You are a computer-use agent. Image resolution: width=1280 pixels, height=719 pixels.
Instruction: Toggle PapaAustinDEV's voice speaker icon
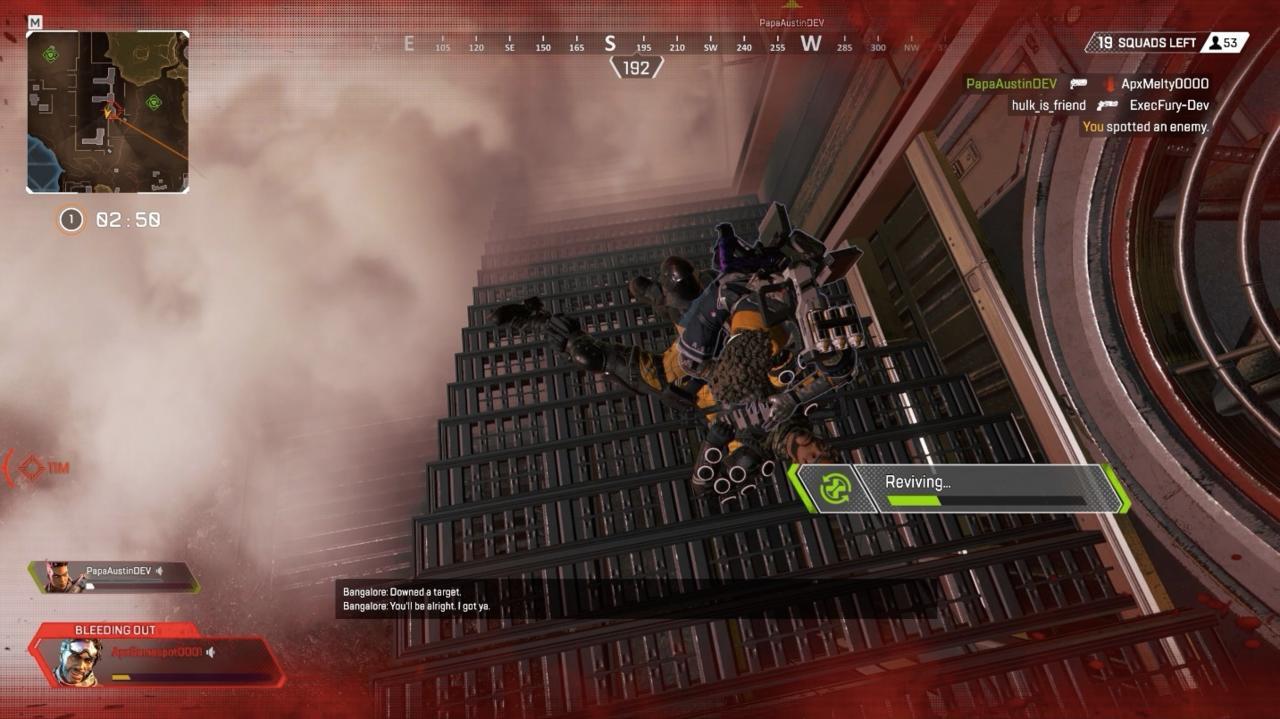tap(160, 571)
